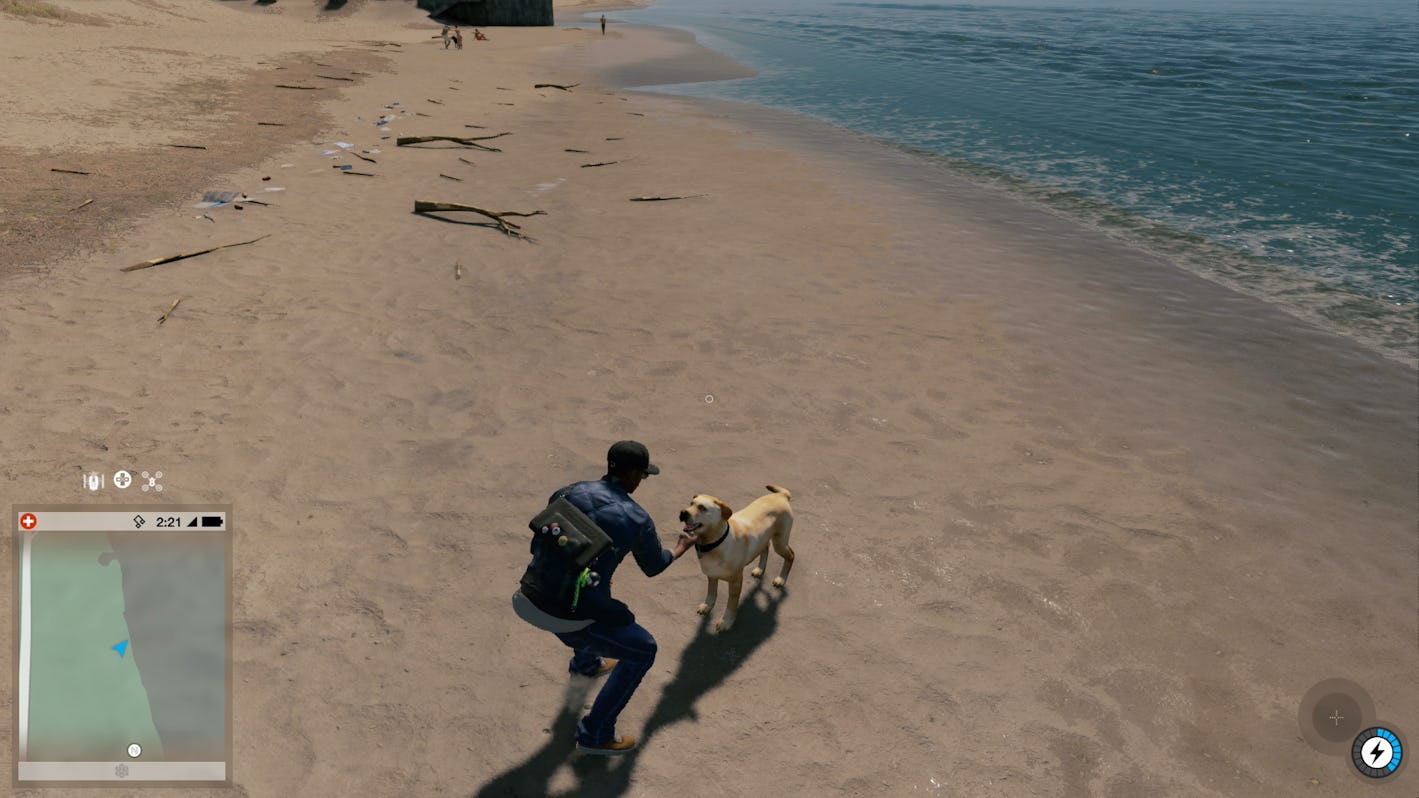The image size is (1419, 798).
Task: Click the gear emblem below the minimap
Action: click(x=122, y=771)
